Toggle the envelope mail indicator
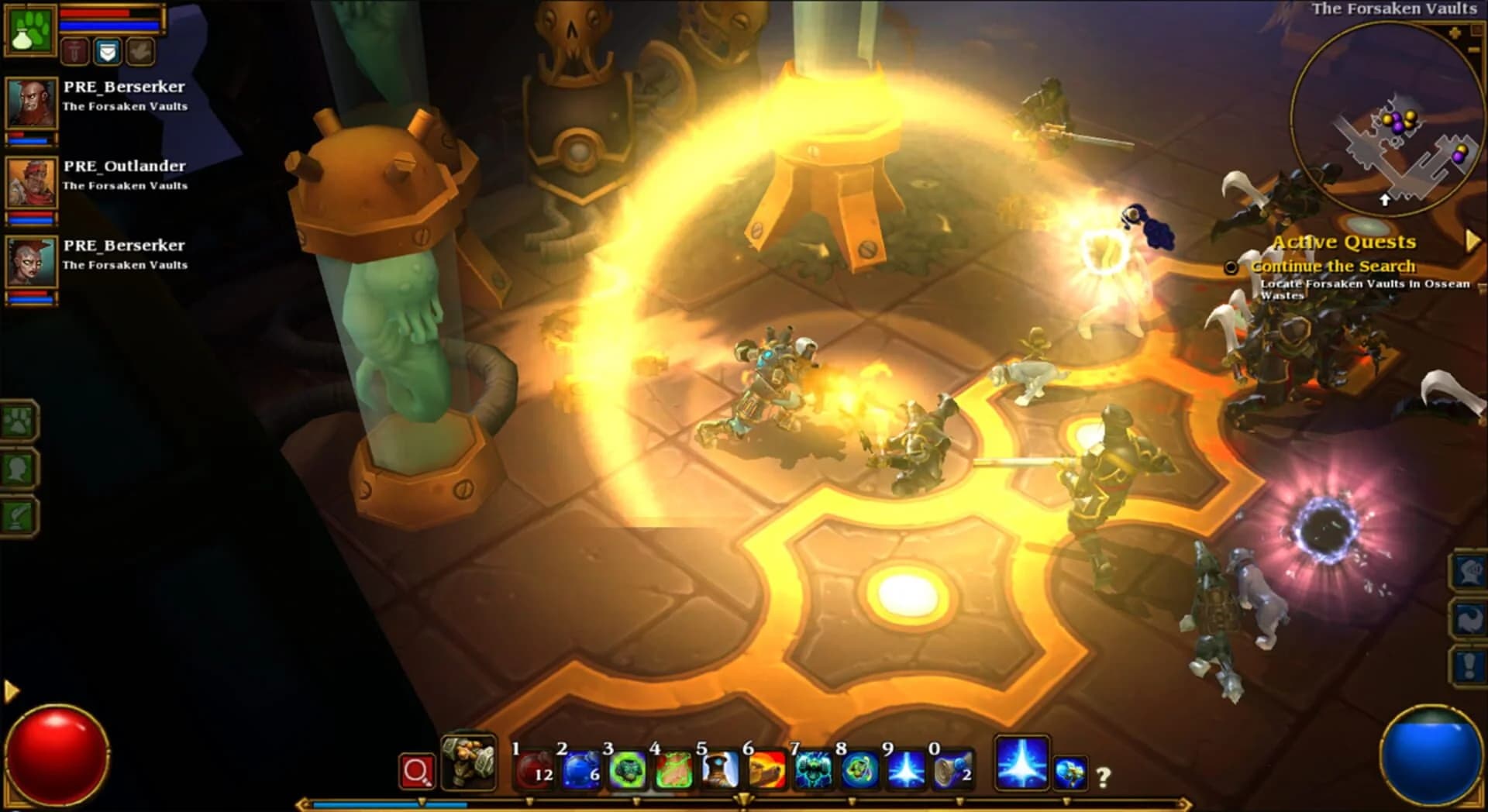This screenshot has height=812, width=1488. pyautogui.click(x=108, y=51)
